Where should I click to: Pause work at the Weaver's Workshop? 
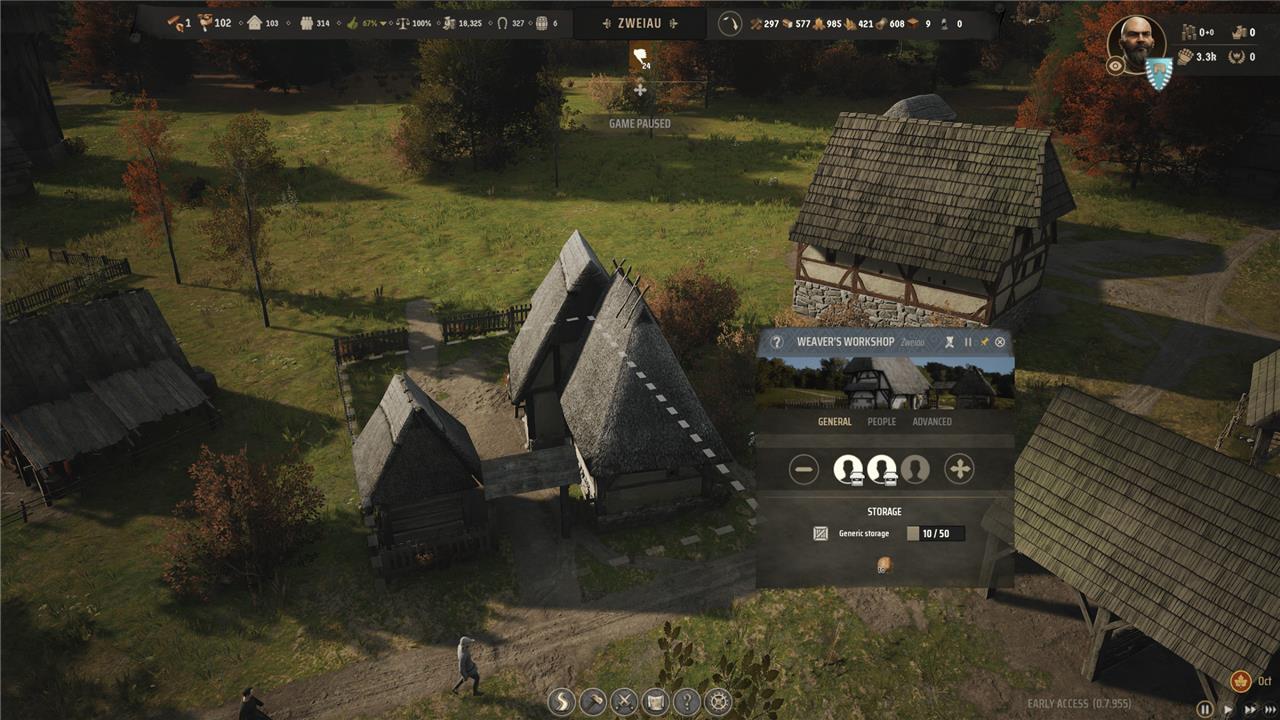[x=967, y=342]
